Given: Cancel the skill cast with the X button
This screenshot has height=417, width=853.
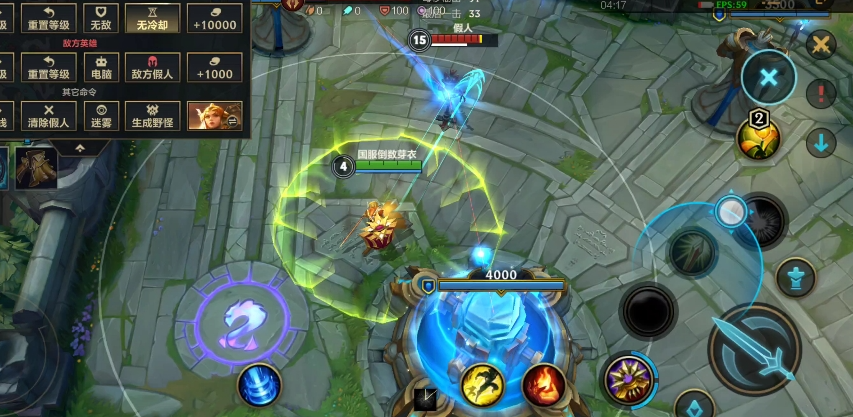Looking at the screenshot, I should (768, 77).
